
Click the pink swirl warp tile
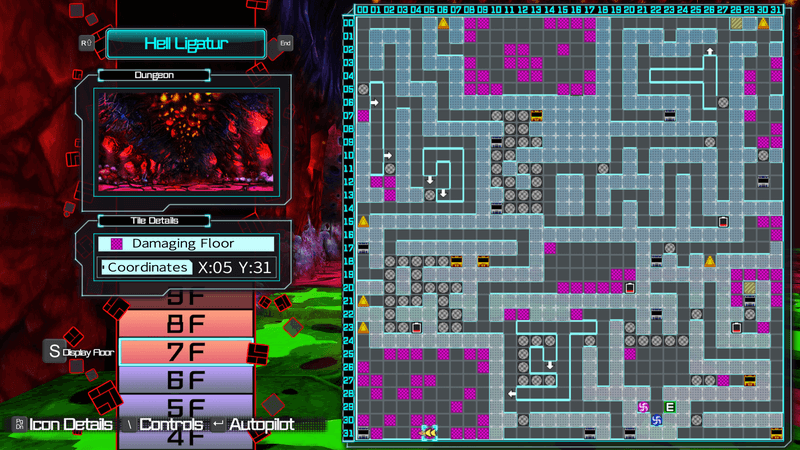pos(643,407)
